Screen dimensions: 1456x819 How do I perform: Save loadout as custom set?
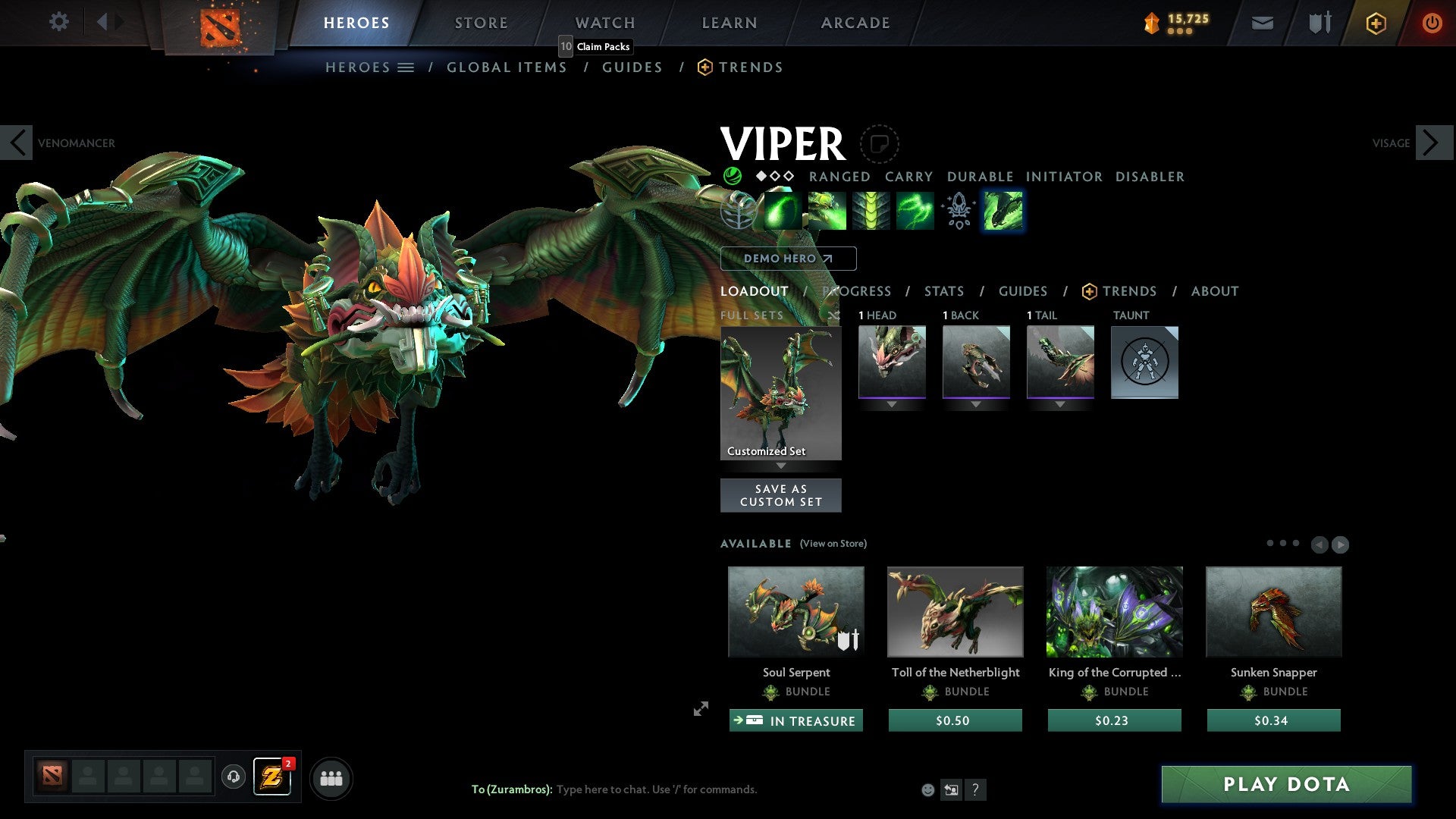pyautogui.click(x=780, y=495)
